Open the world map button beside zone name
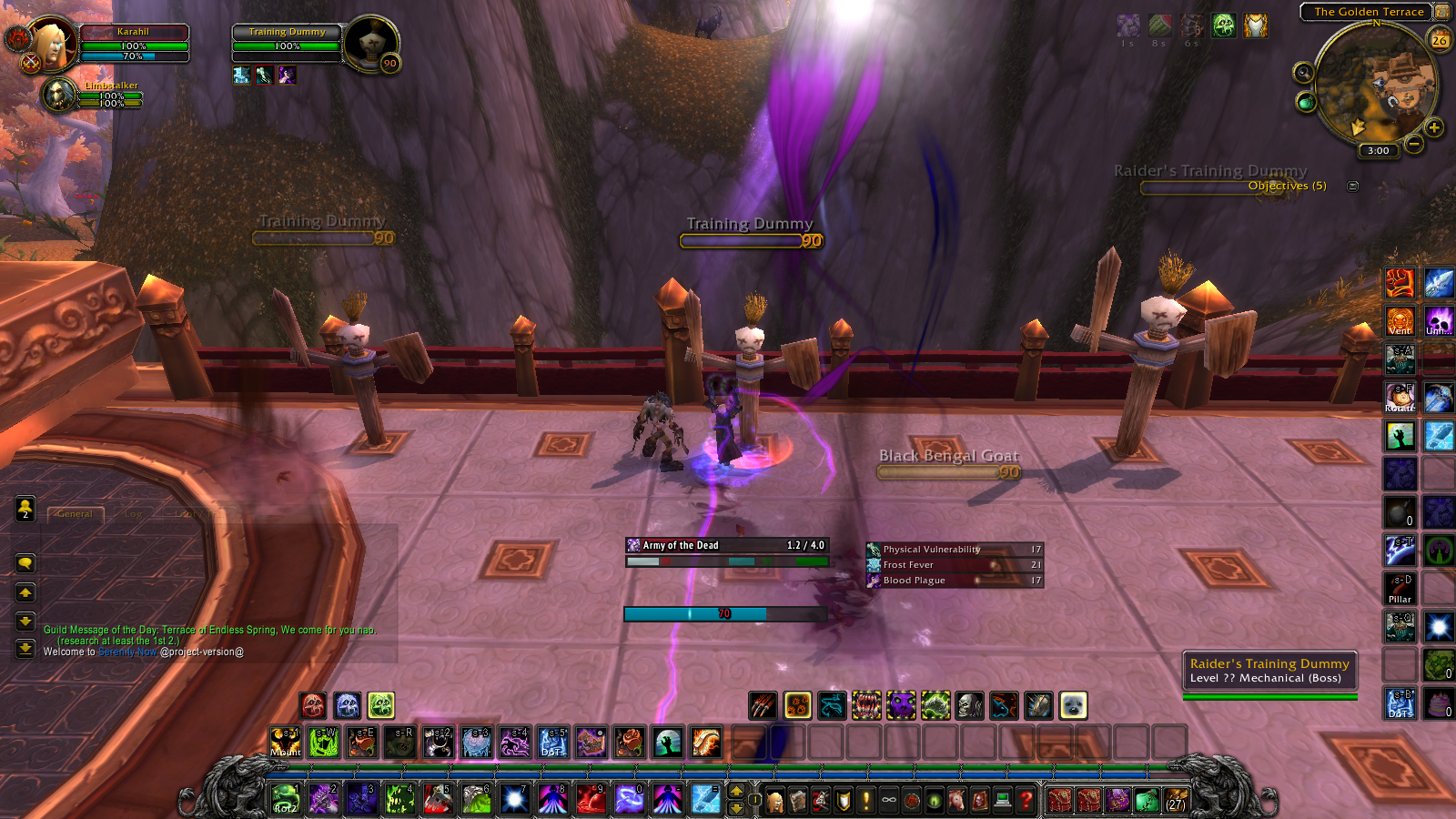Image resolution: width=1456 pixels, height=819 pixels. [1442, 12]
